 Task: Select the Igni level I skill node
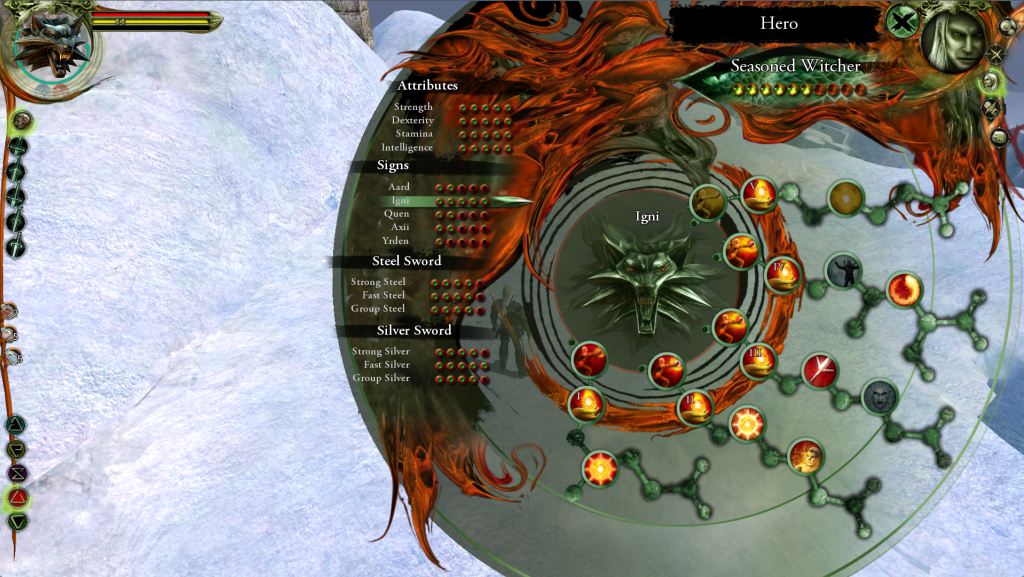coord(587,404)
